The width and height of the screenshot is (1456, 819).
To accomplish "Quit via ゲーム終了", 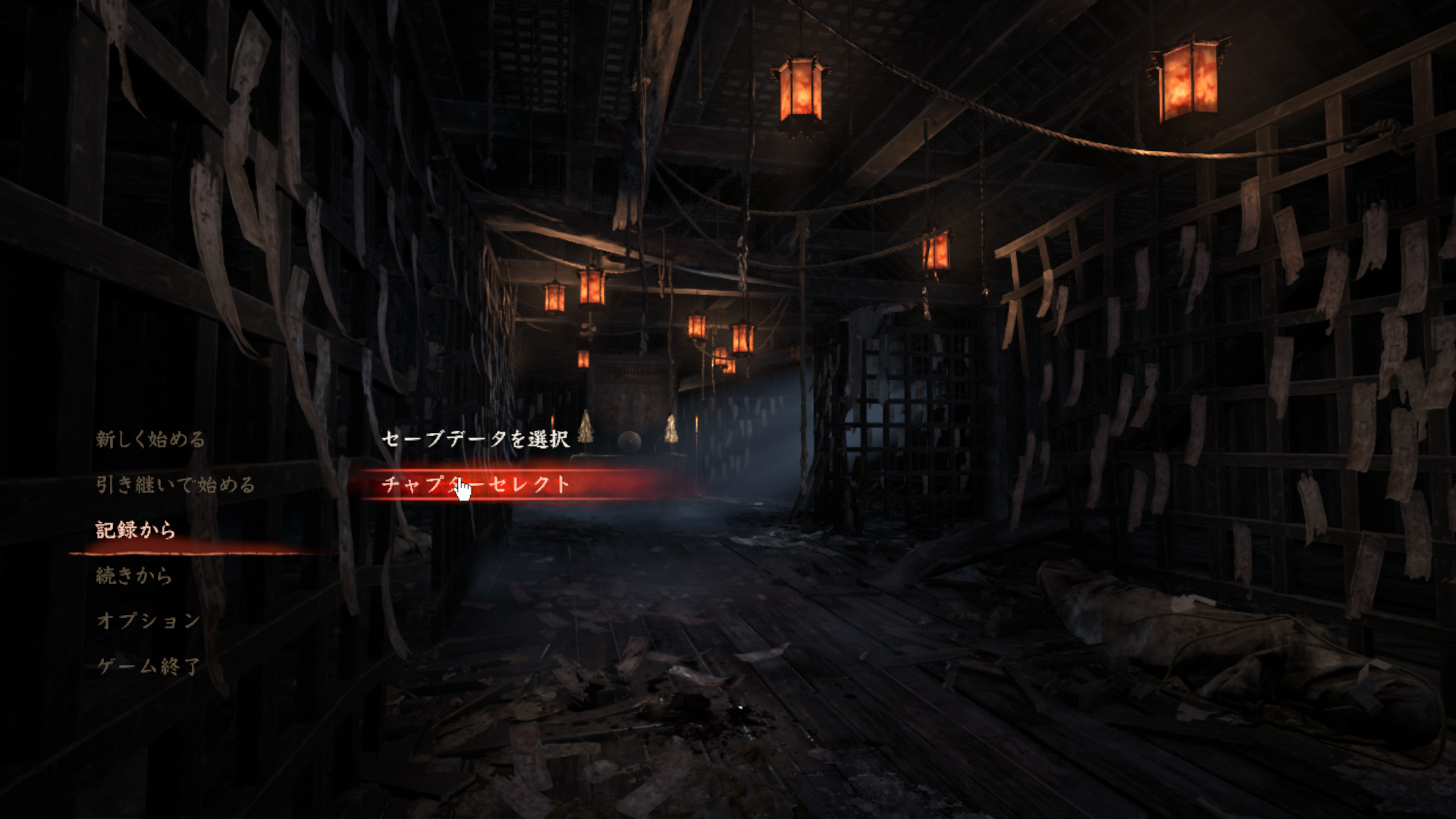I will [149, 667].
